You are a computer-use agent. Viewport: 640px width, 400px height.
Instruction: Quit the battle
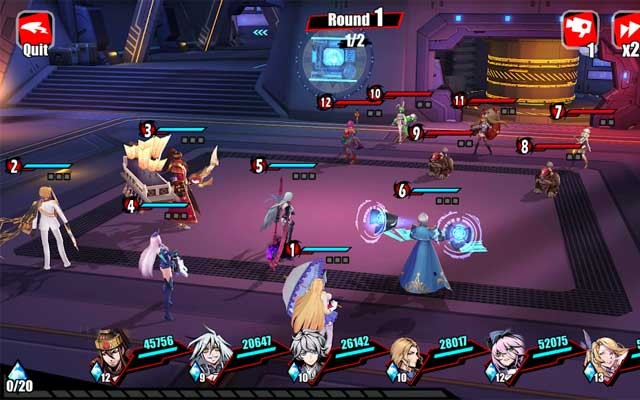[x=35, y=31]
